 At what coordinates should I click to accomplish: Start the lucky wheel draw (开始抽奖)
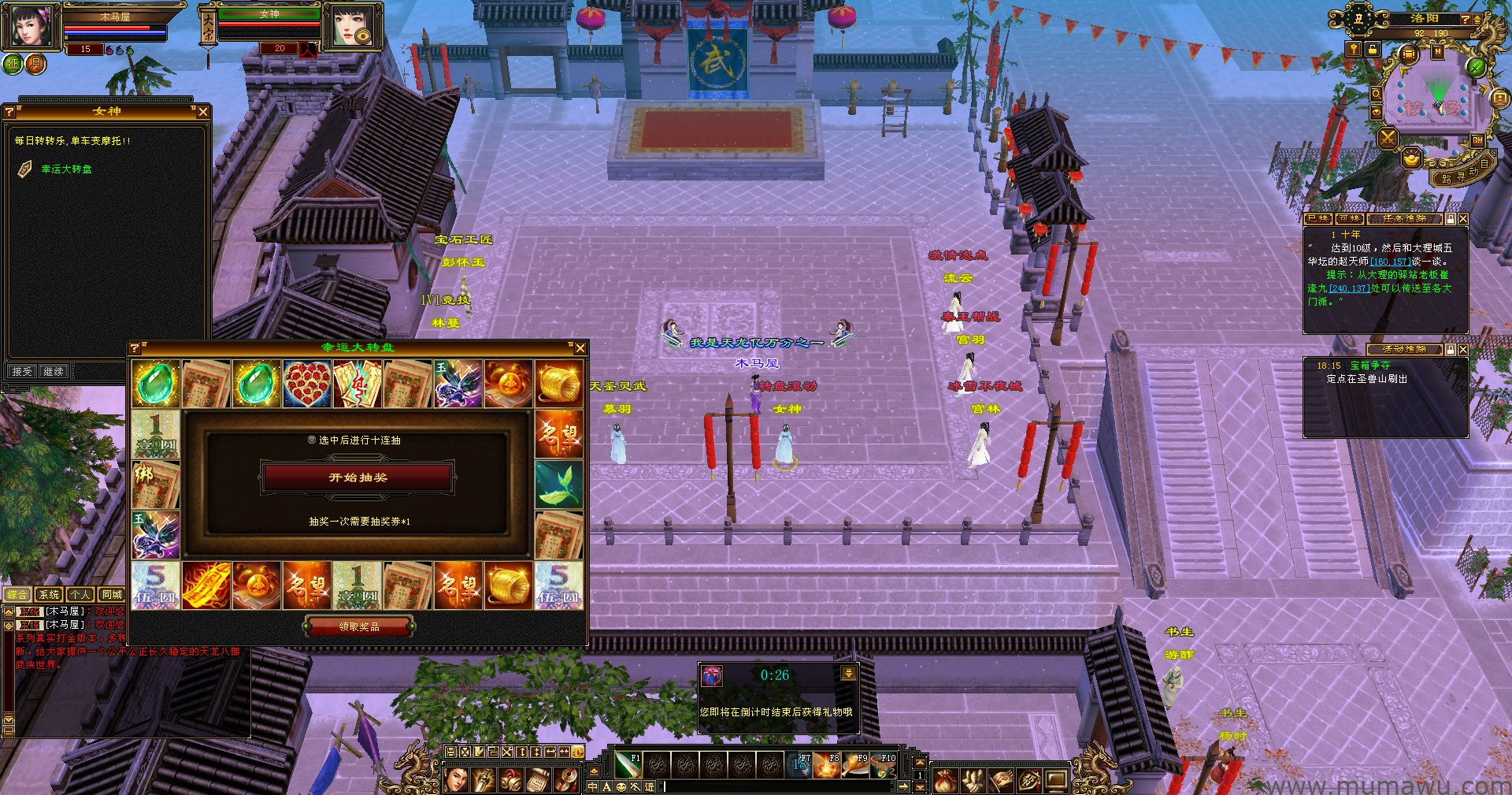tap(358, 477)
